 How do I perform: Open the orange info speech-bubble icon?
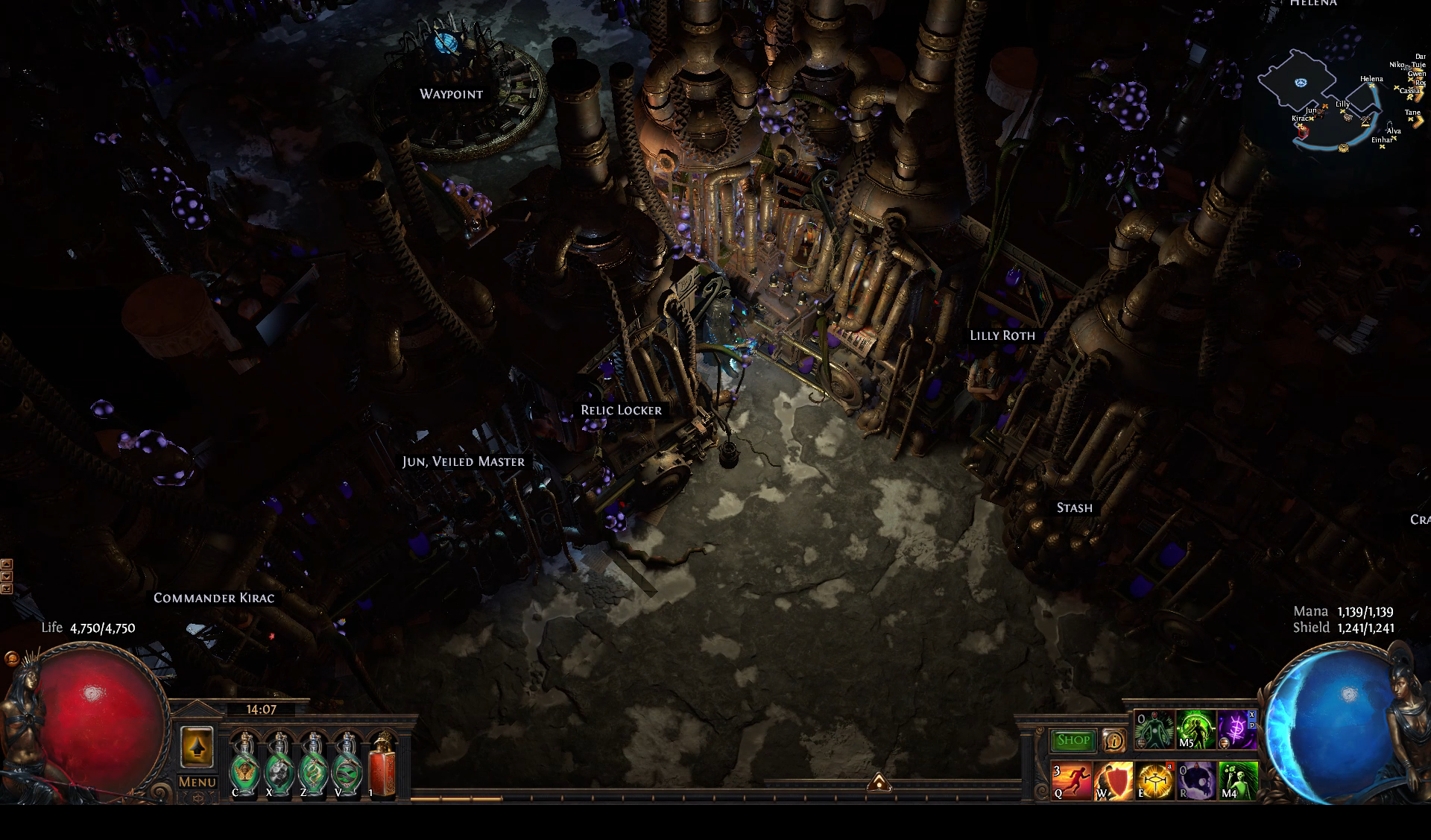tap(1113, 740)
